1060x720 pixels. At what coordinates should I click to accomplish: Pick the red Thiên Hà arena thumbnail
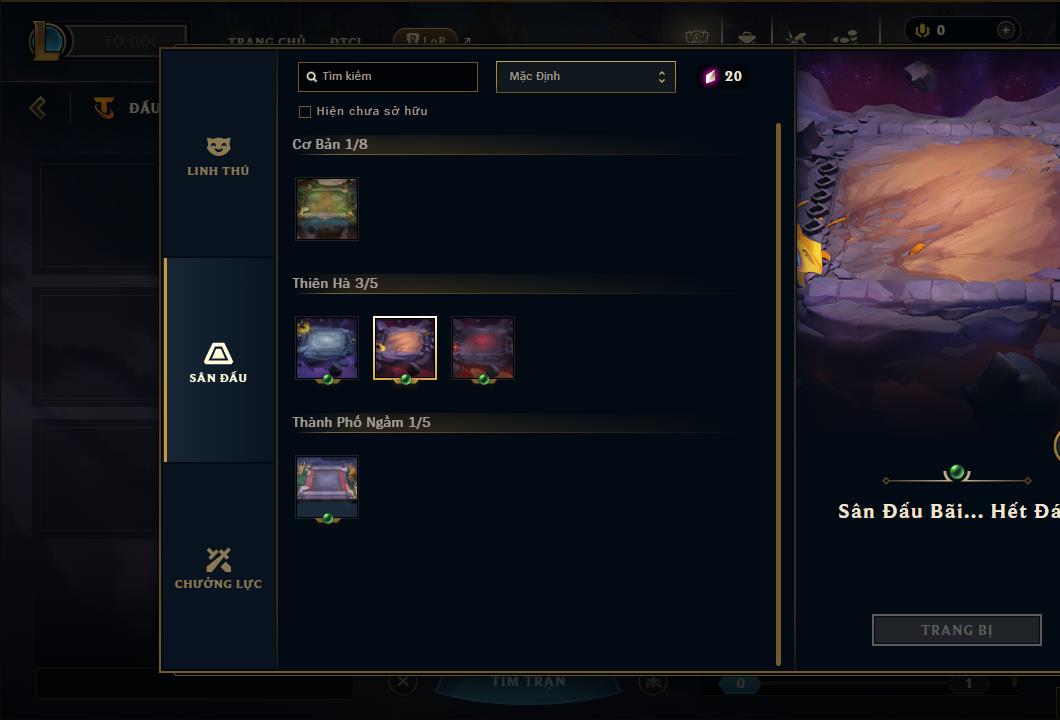483,348
